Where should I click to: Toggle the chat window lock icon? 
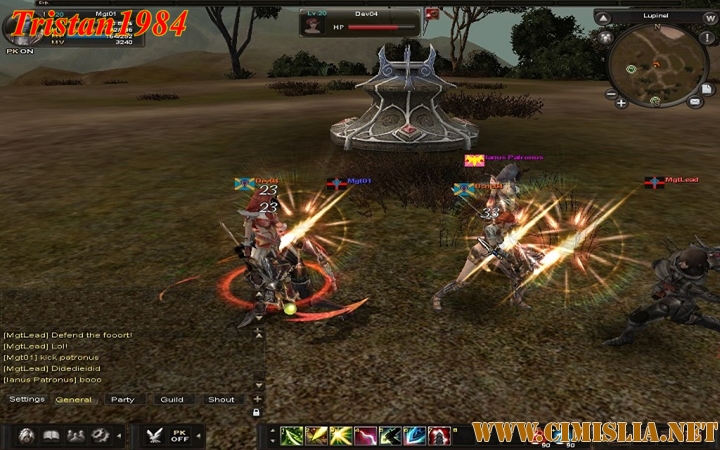(x=258, y=412)
